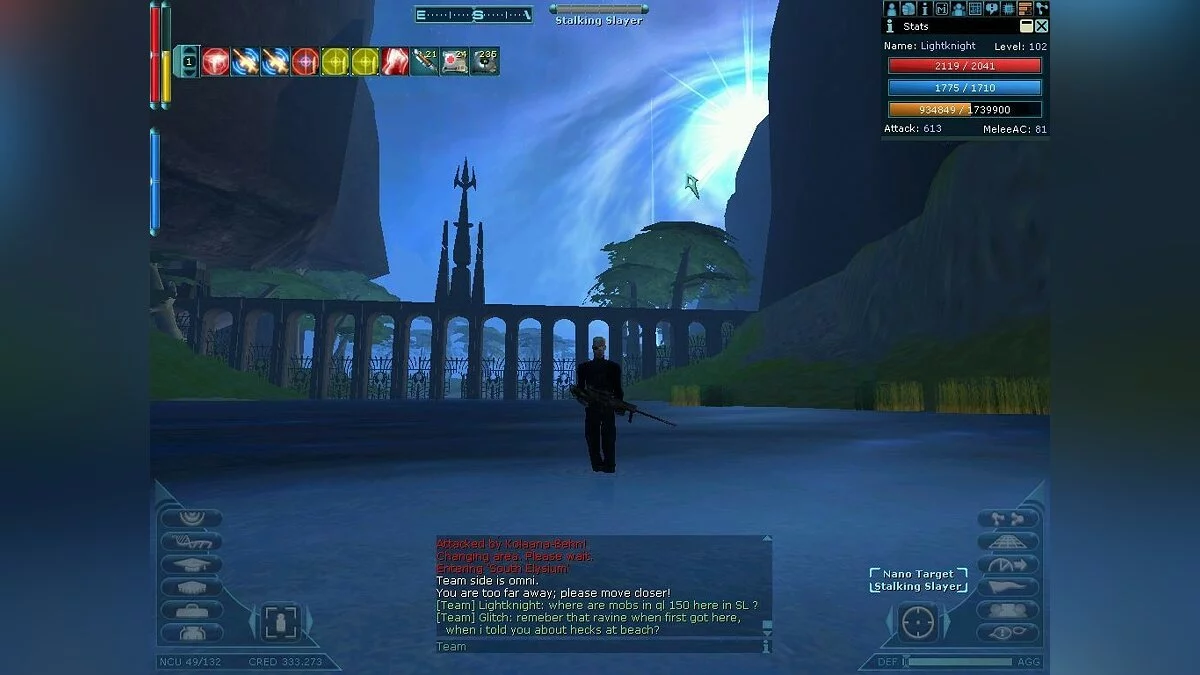Use the red-dot kit item with count 24
Viewport: 1200px width, 675px height.
coord(455,62)
